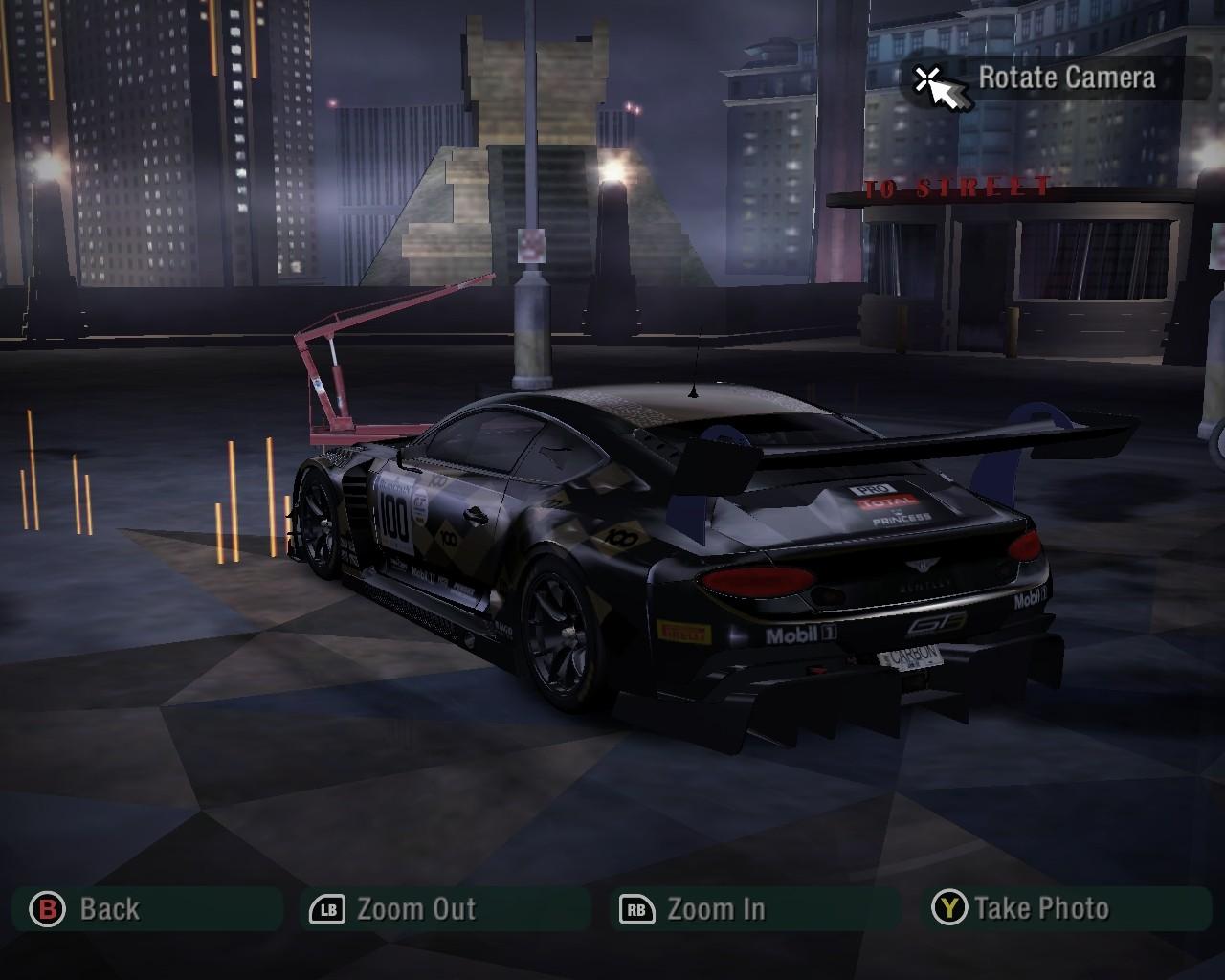Image resolution: width=1225 pixels, height=980 pixels.
Task: Activate the Take Photo button
Action: point(1020,908)
